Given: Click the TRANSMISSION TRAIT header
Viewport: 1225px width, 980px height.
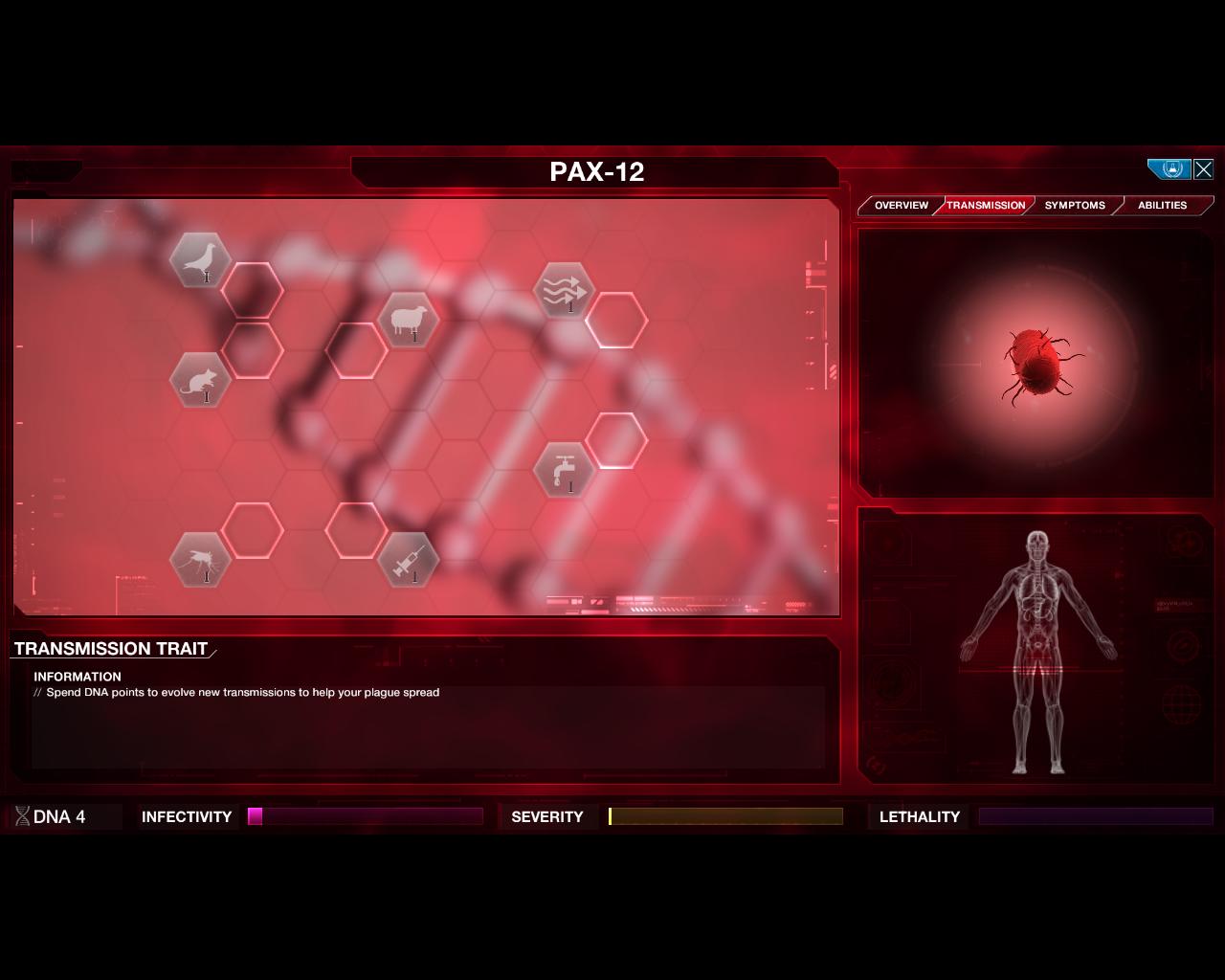Looking at the screenshot, I should click(109, 649).
